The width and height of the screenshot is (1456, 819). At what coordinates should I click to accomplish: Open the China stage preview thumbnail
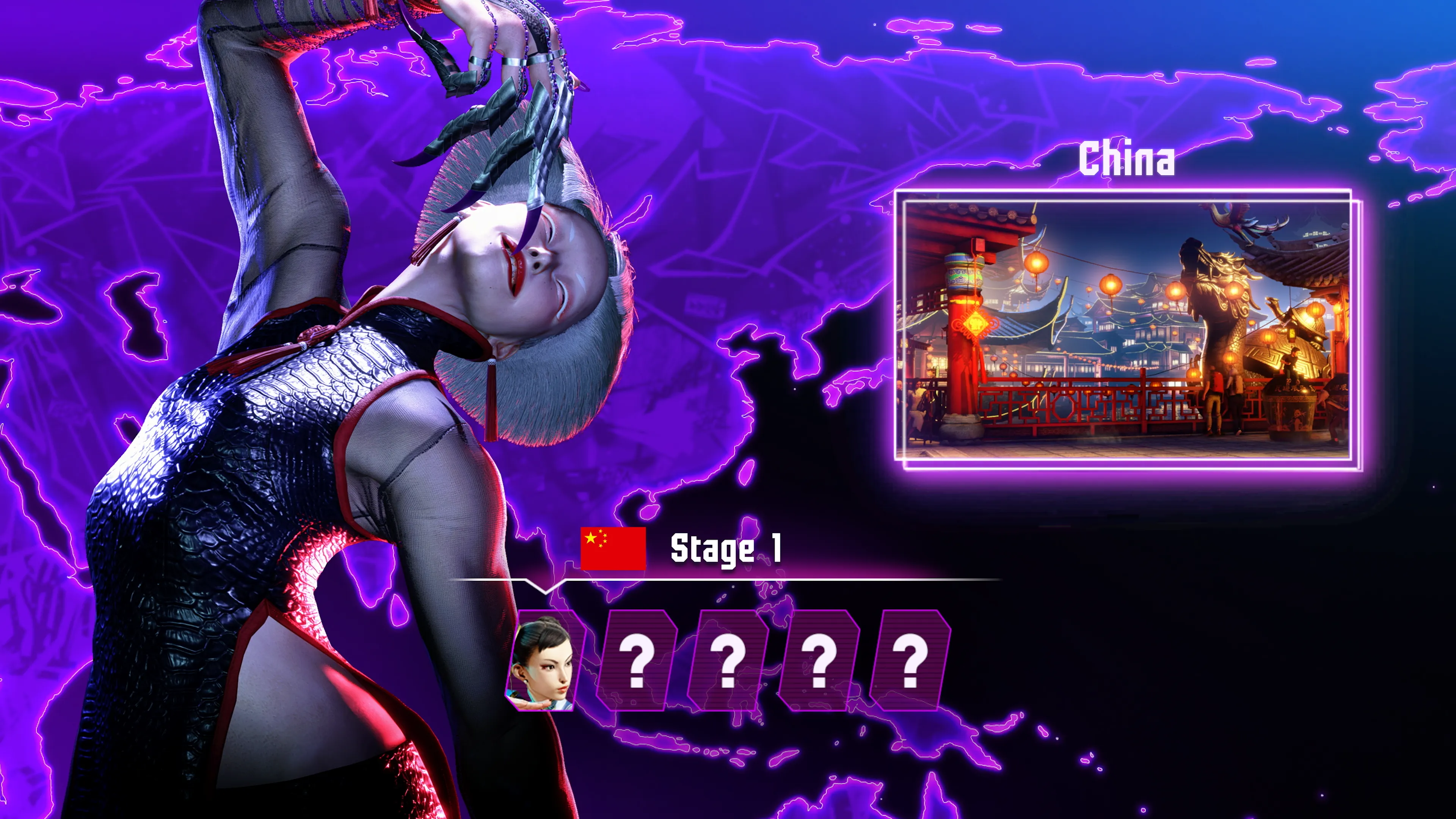[1127, 329]
